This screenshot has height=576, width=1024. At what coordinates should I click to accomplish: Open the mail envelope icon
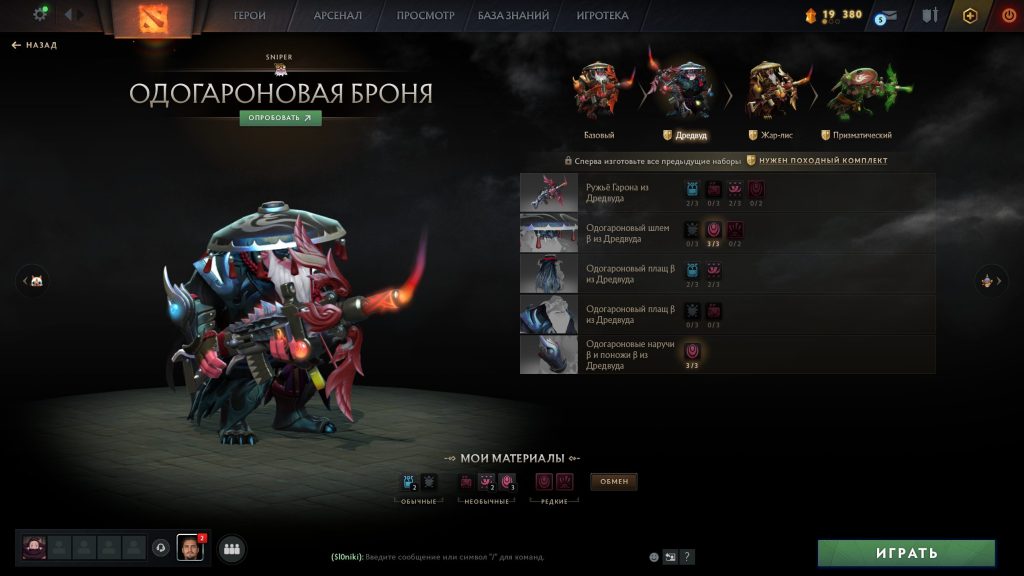click(887, 15)
